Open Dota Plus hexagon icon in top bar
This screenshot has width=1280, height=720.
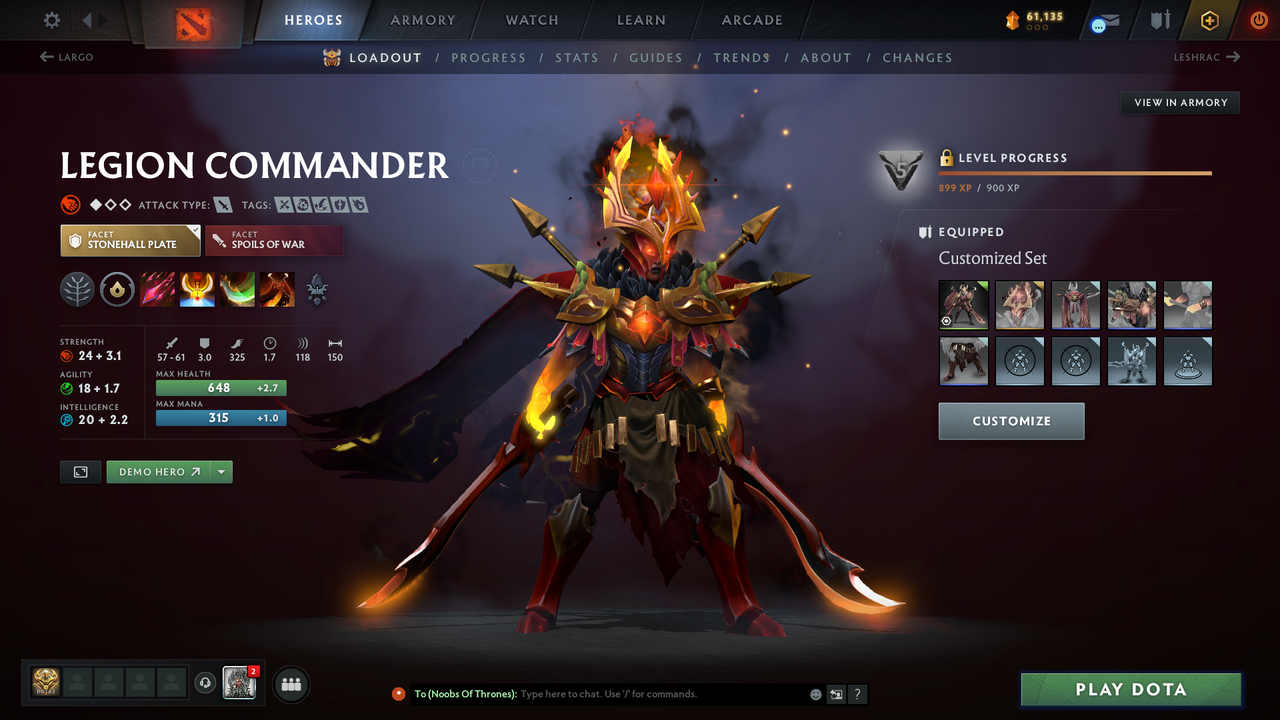click(1210, 19)
